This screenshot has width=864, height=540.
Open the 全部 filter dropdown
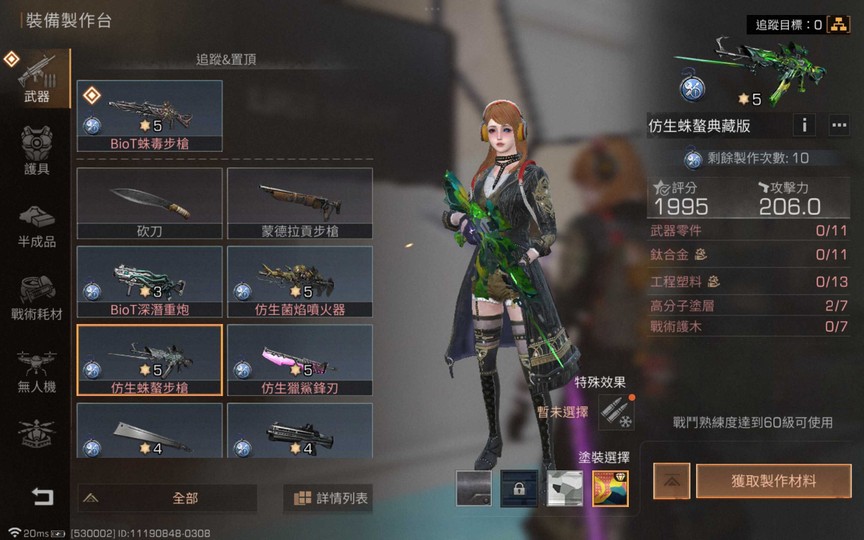(x=167, y=498)
